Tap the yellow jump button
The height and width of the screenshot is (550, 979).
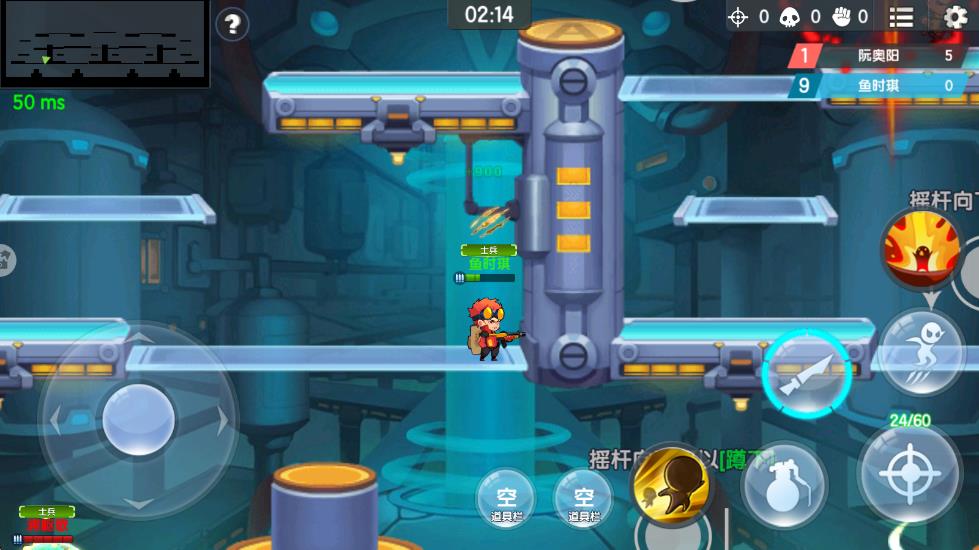coord(672,485)
